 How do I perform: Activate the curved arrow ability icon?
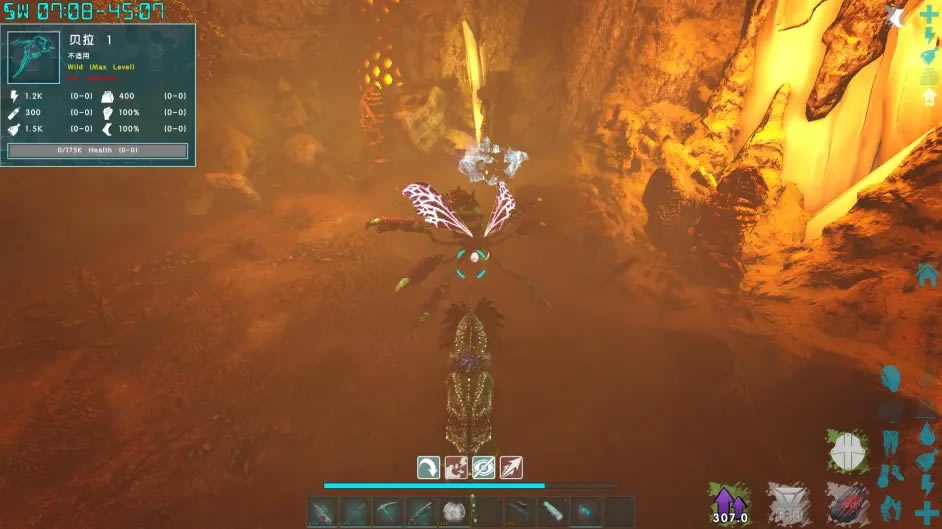coord(429,467)
